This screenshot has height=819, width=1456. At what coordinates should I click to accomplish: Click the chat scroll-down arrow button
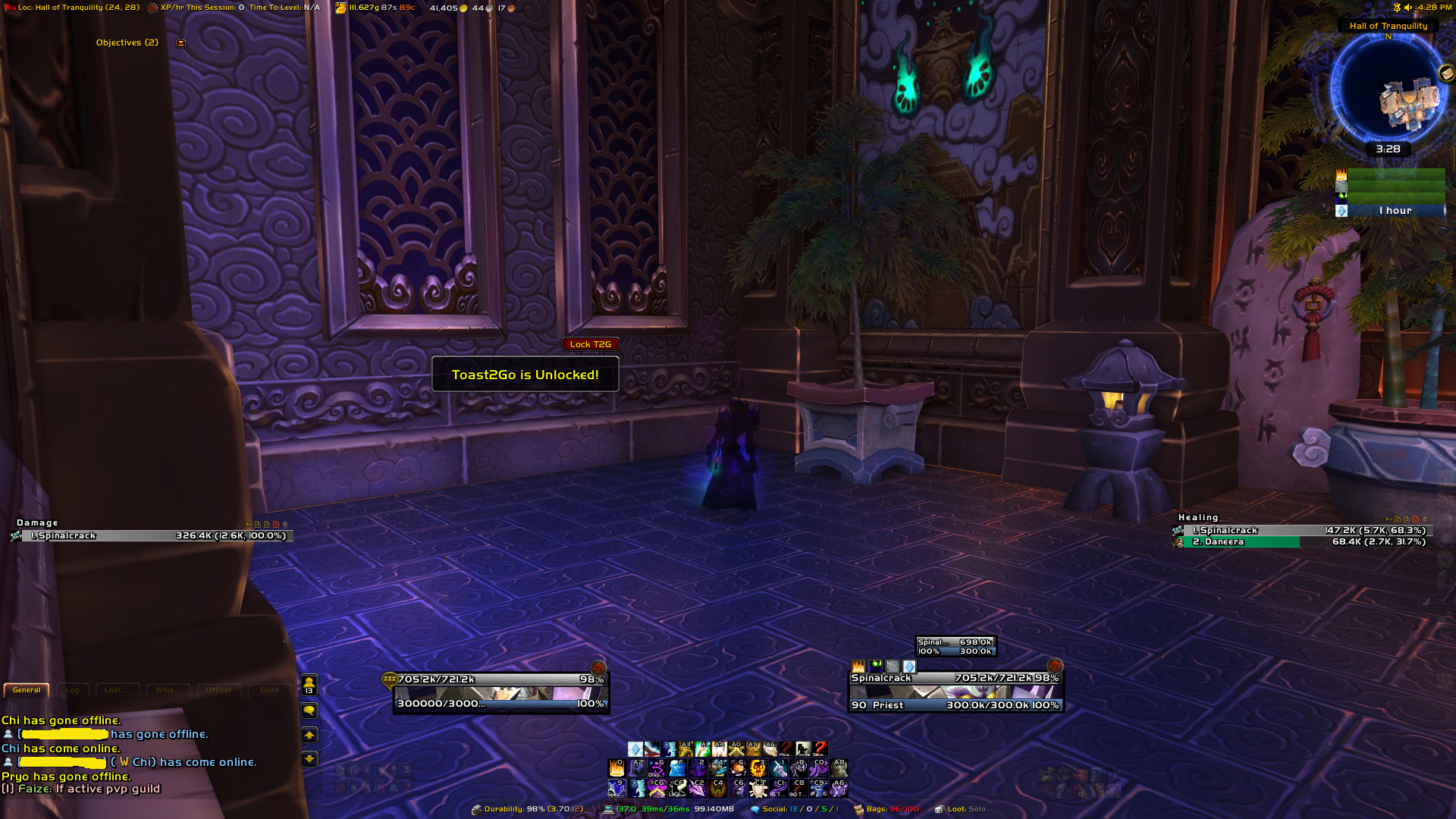click(x=309, y=759)
